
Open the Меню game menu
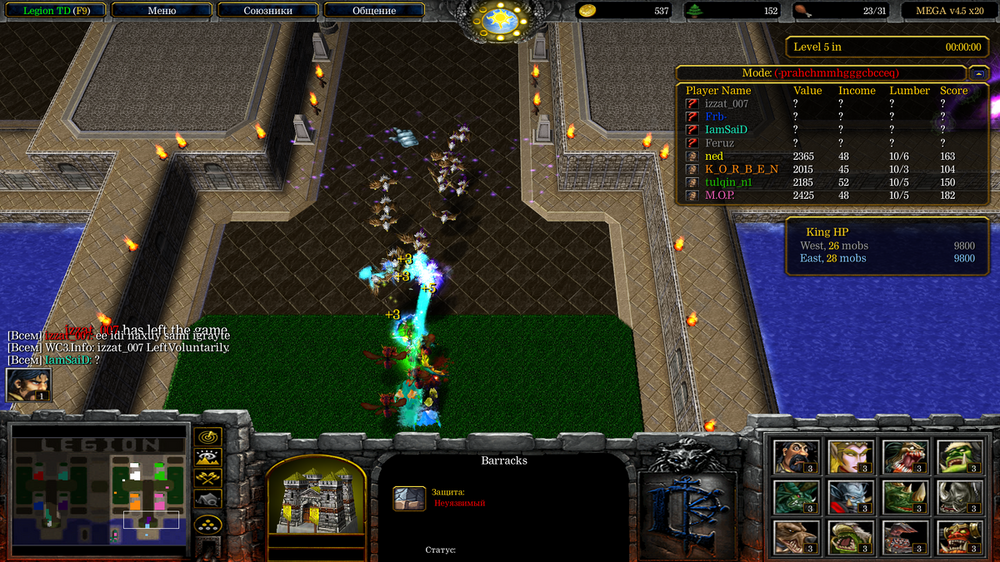161,11
